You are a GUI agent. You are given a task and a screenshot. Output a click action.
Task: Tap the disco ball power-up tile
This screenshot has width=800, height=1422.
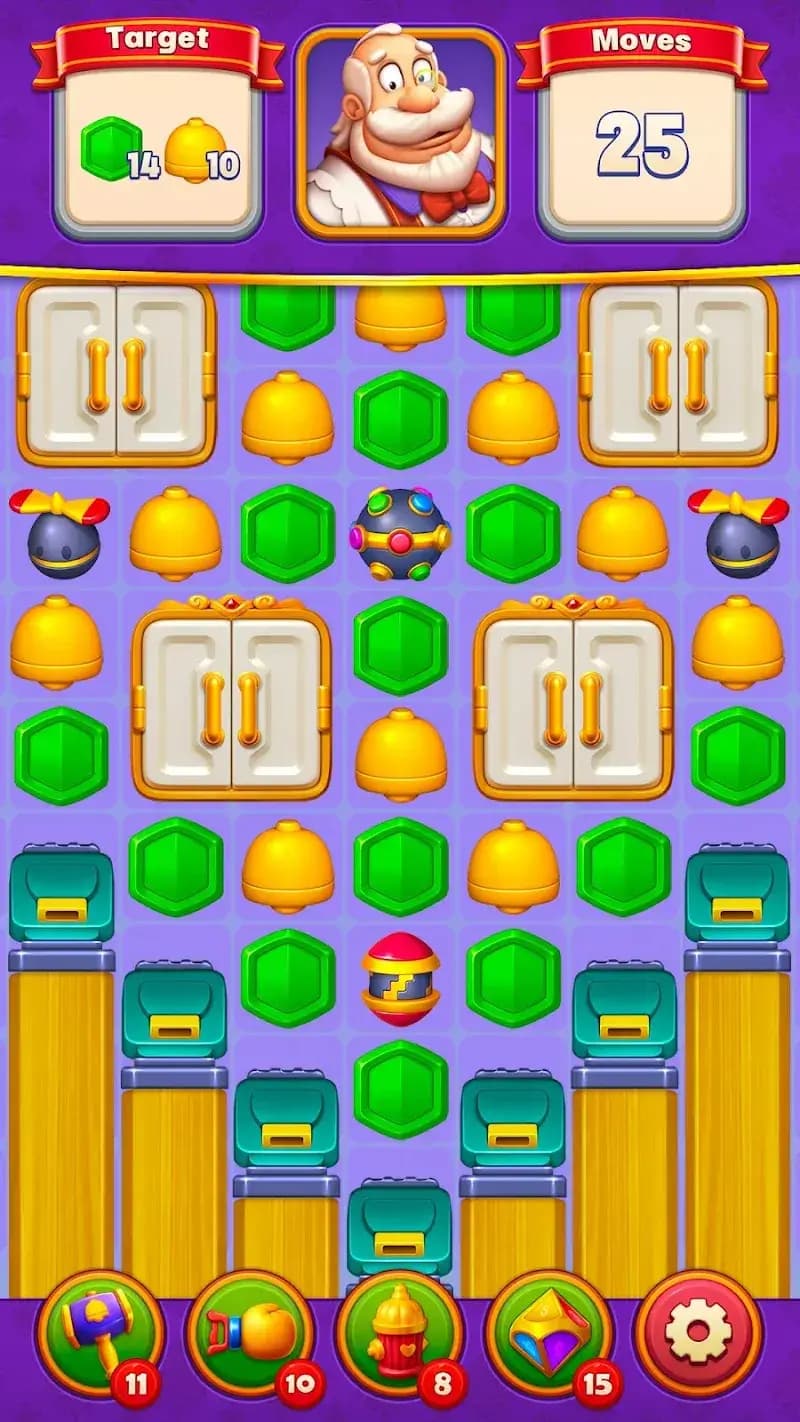point(400,533)
